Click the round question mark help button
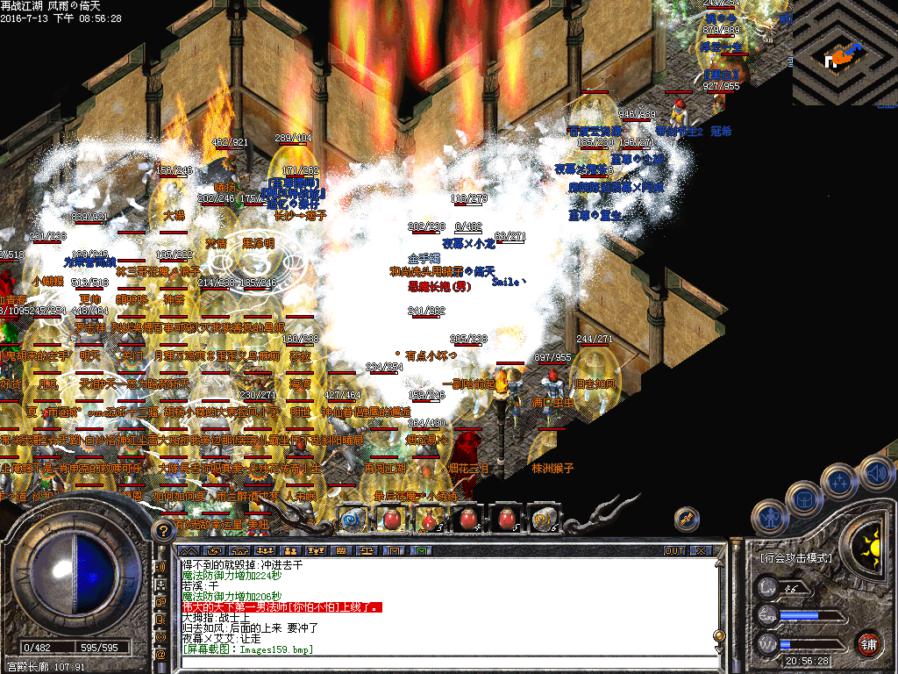This screenshot has height=674, width=898. pyautogui.click(x=161, y=531)
